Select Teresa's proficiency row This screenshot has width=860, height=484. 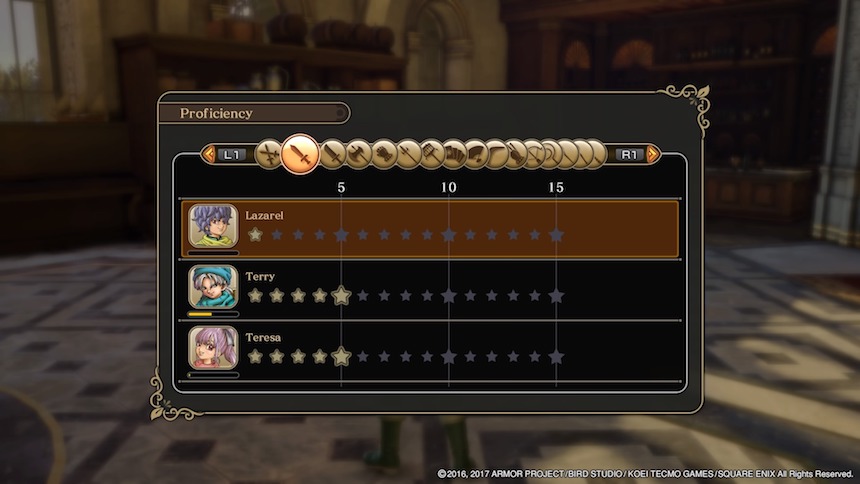coord(432,351)
